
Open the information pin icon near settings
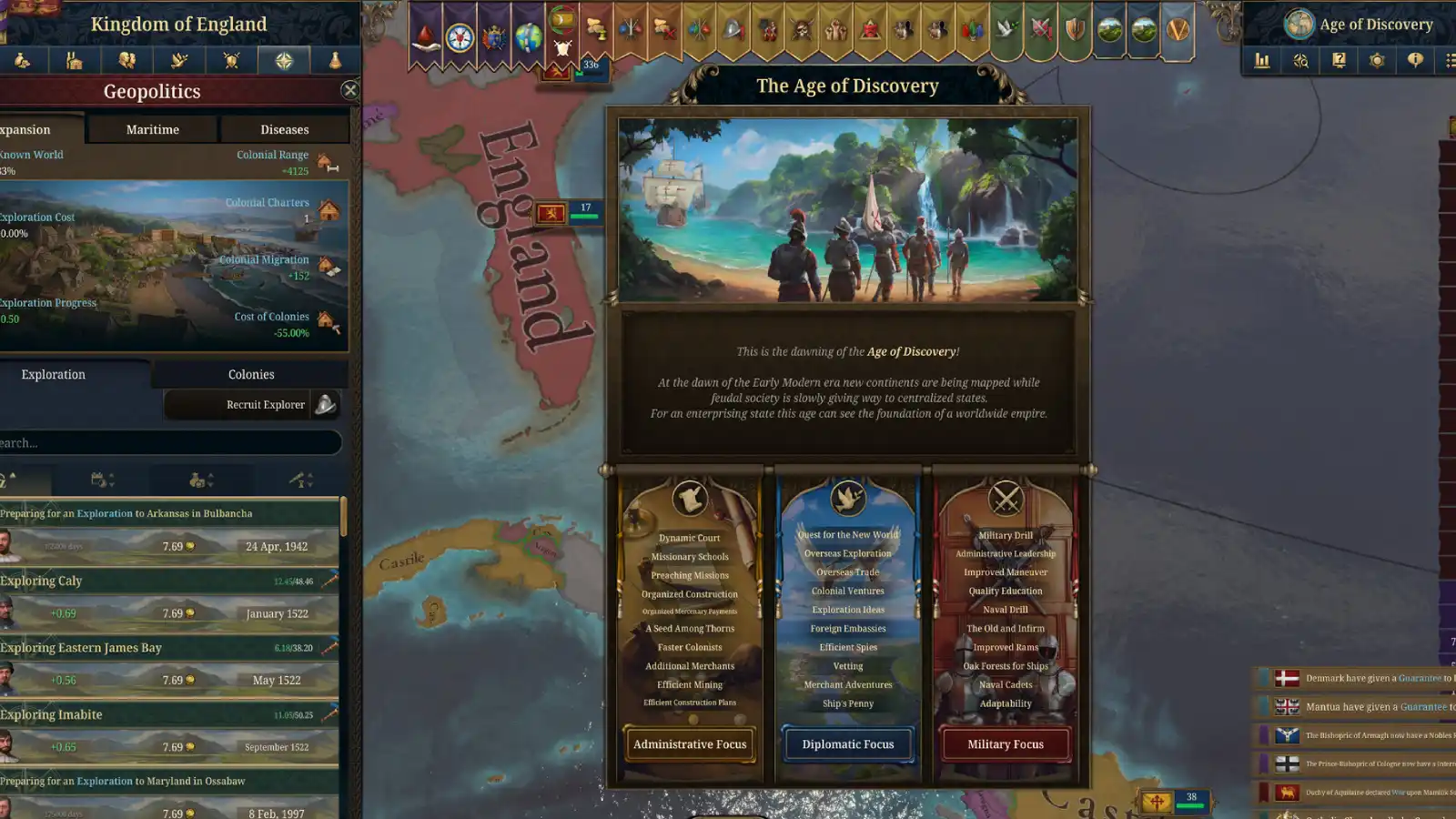point(1416,61)
